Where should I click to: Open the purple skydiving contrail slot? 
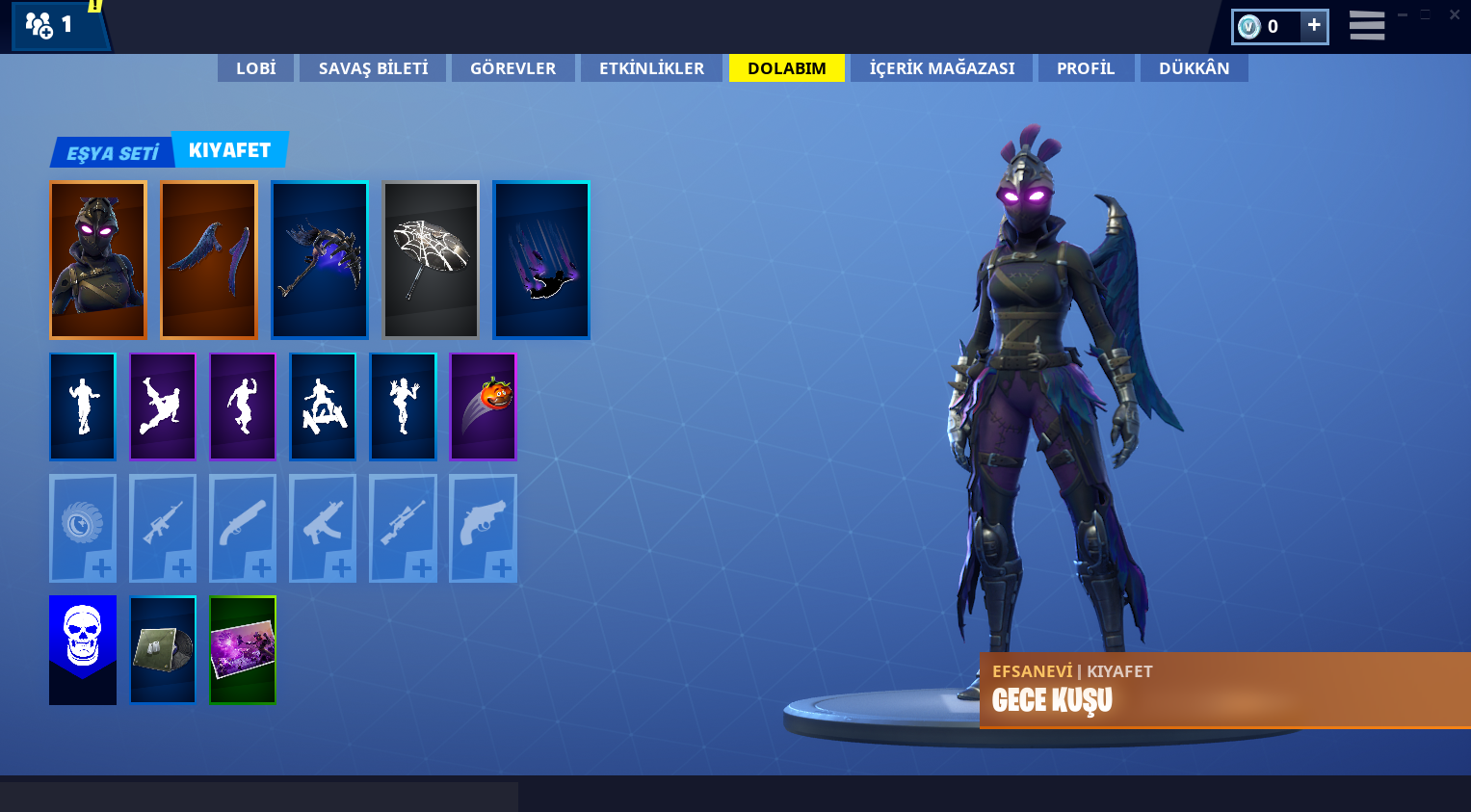pos(541,260)
